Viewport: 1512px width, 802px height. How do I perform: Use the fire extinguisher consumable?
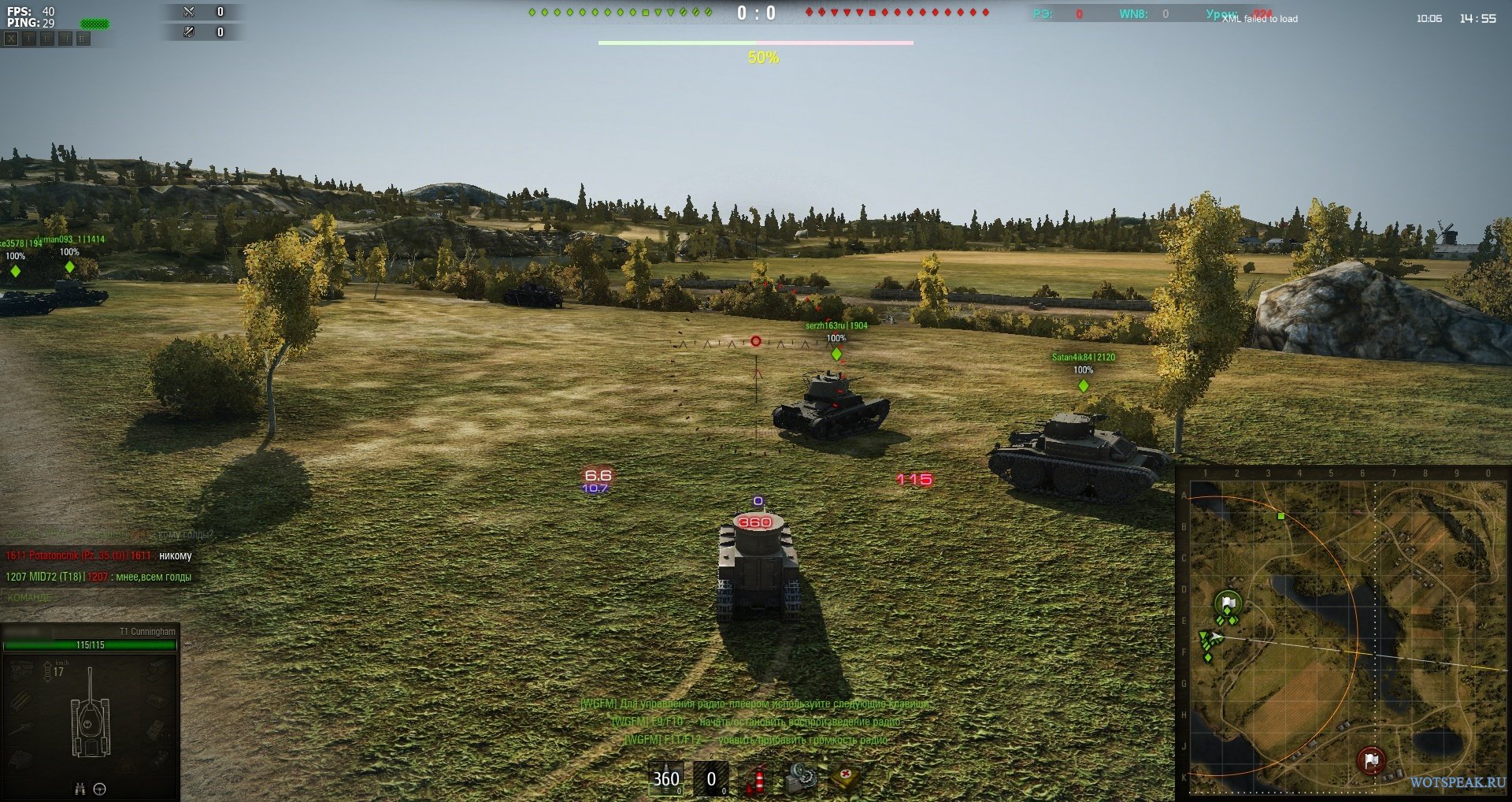tap(755, 779)
